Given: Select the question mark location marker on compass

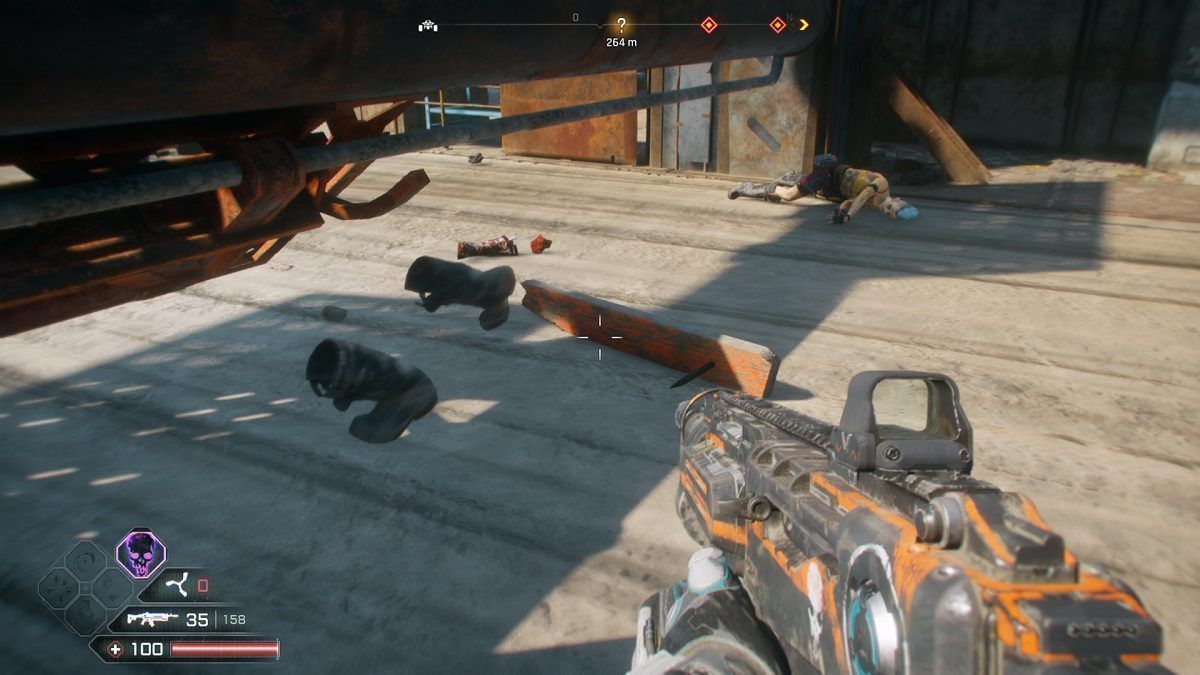Looking at the screenshot, I should coord(621,25).
